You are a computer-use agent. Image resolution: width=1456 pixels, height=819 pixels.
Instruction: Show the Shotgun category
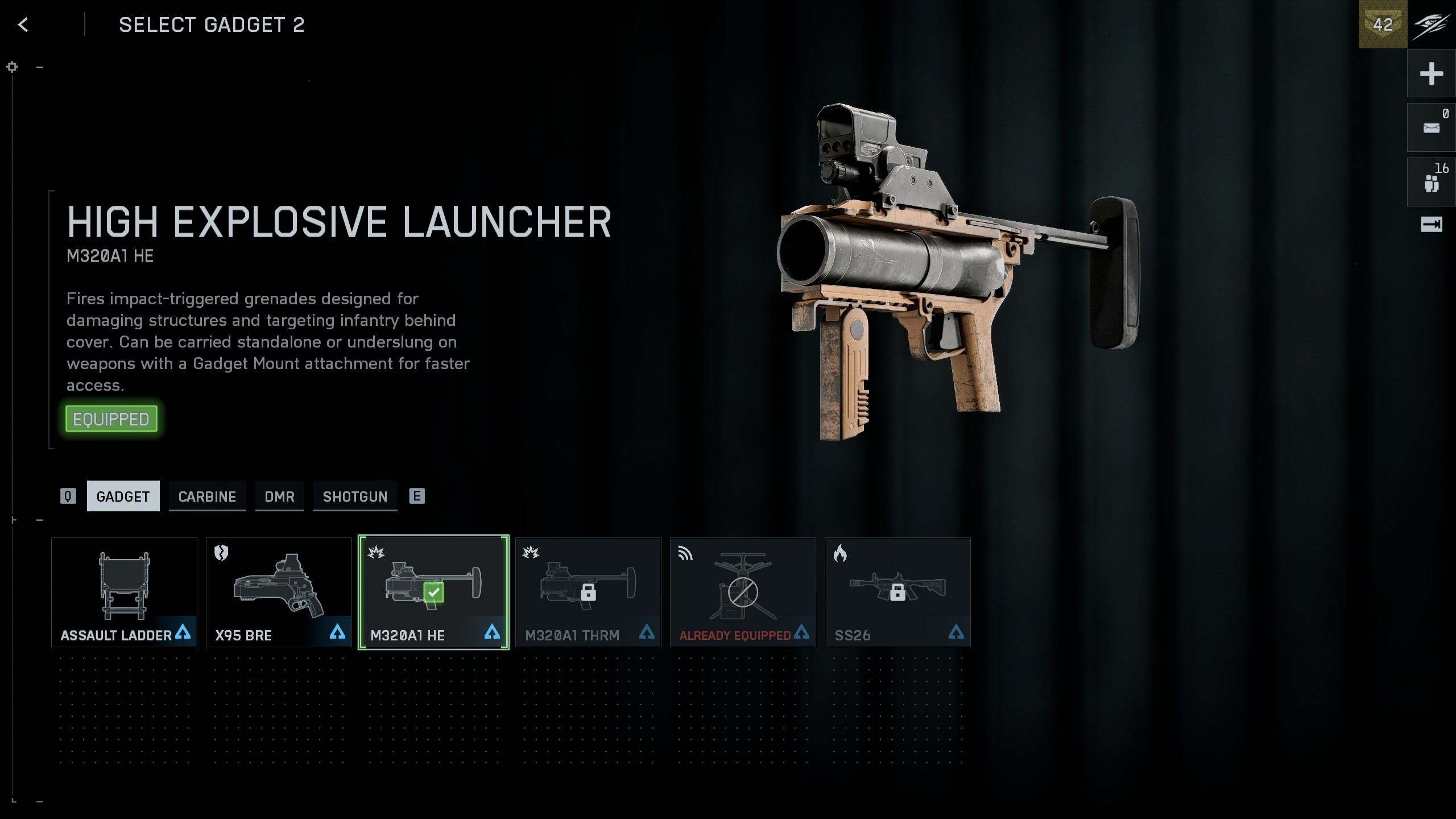pos(355,497)
